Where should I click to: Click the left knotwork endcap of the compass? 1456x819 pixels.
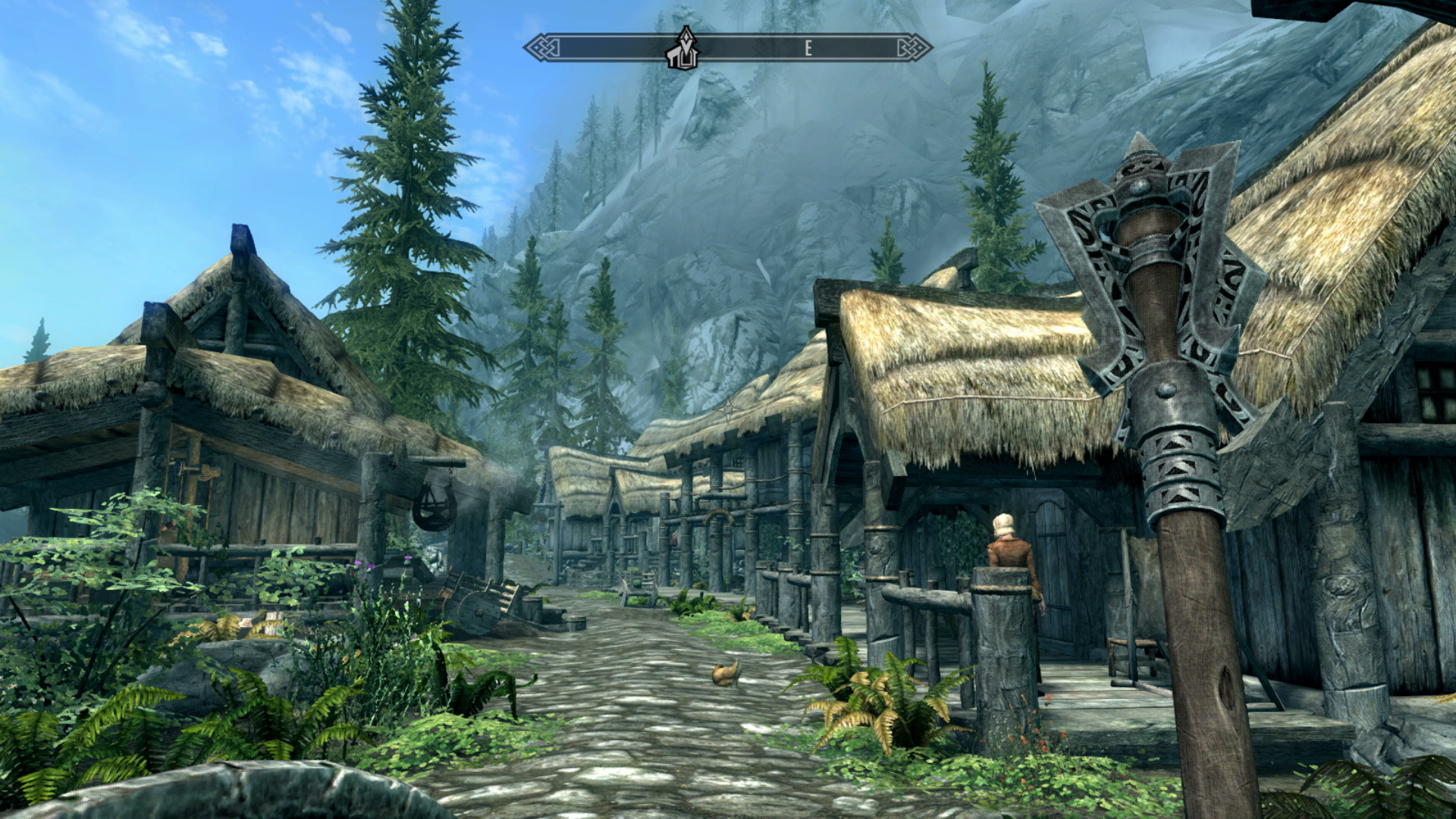[541, 47]
